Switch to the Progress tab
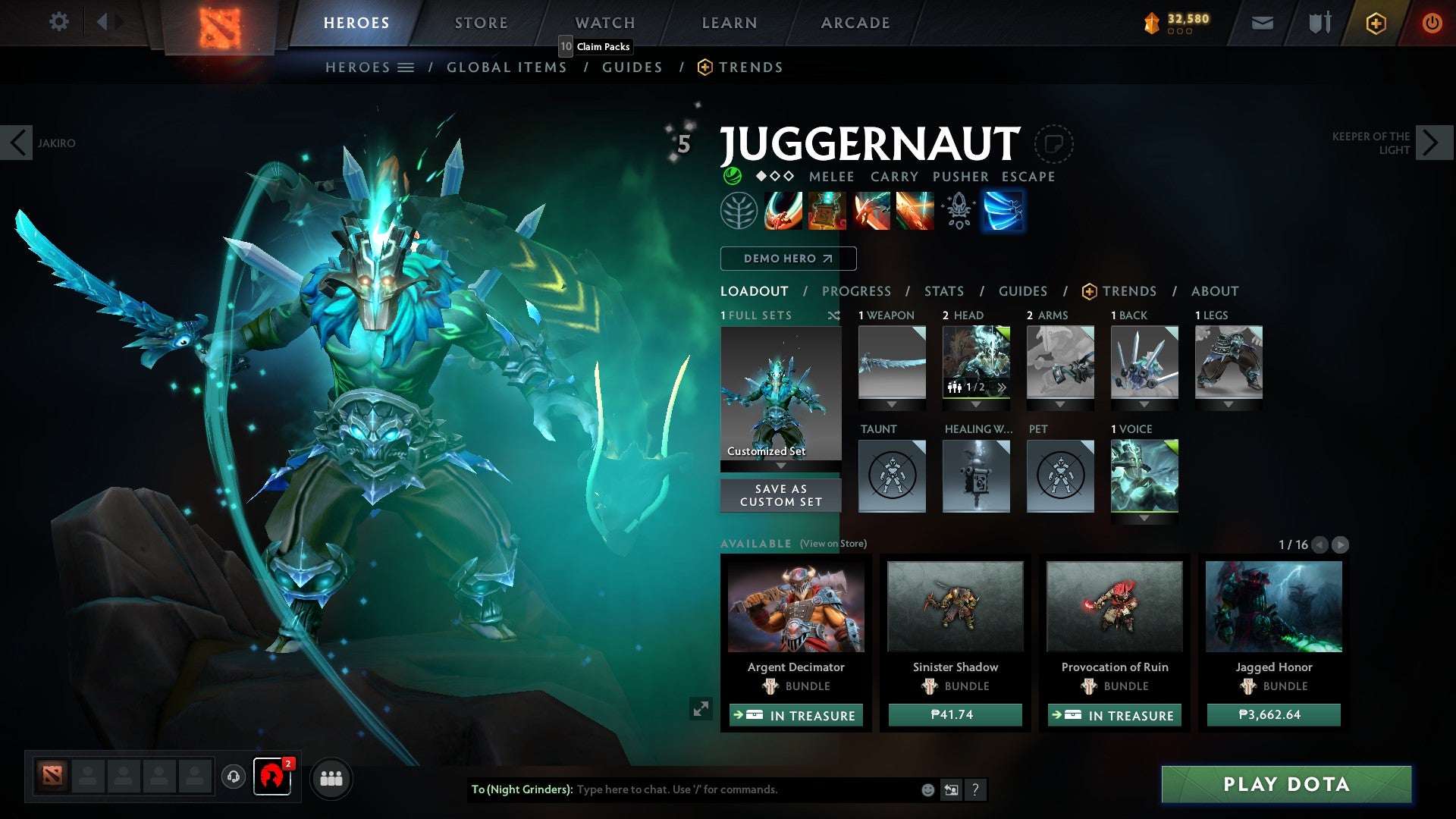 coord(856,291)
